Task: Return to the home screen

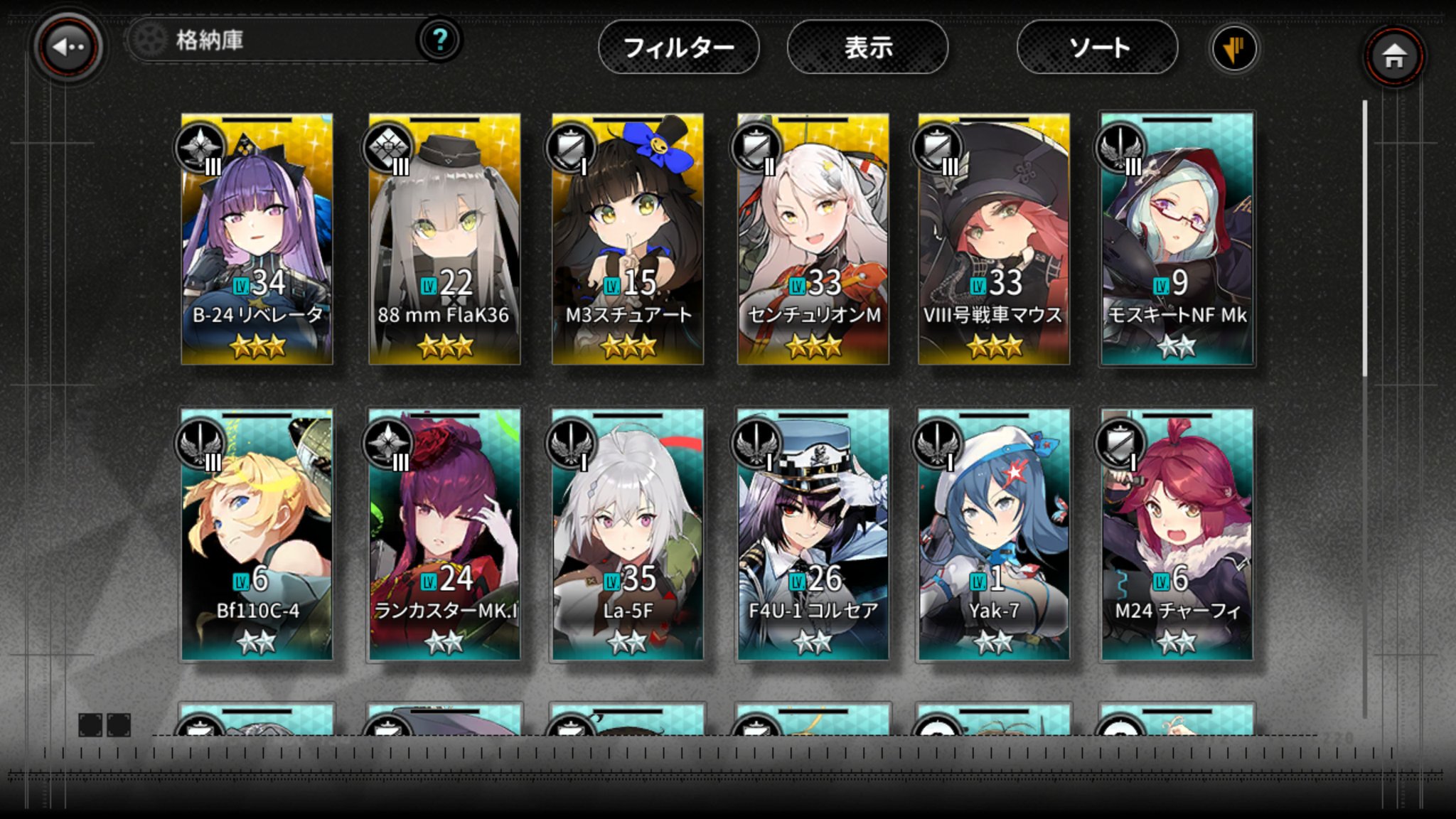Action: pos(1393,55)
